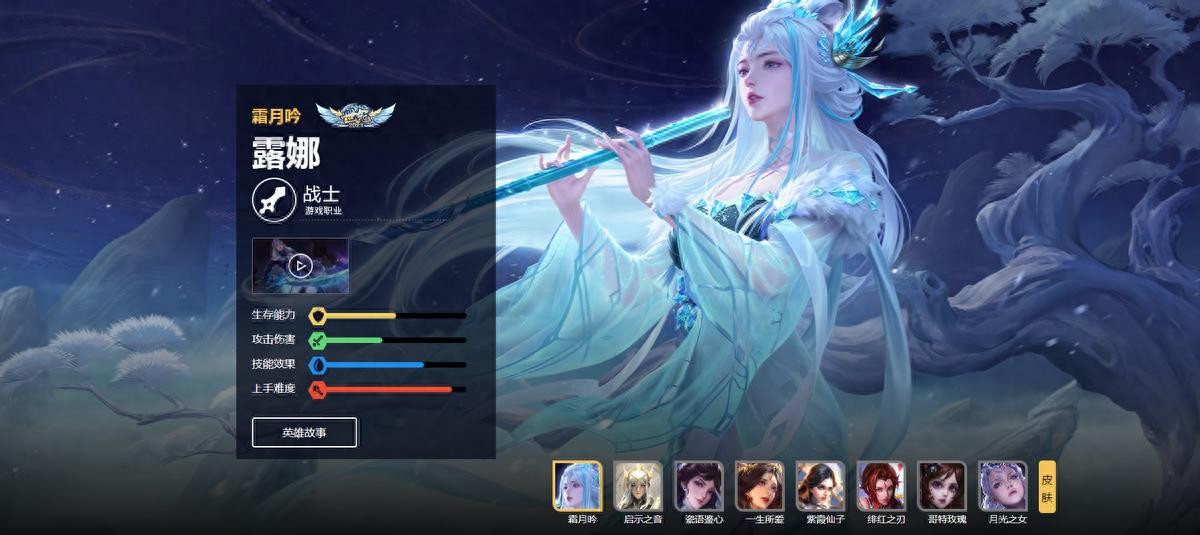The width and height of the screenshot is (1200, 535).
Task: Click the 战士 class sword icon
Action: tap(272, 199)
